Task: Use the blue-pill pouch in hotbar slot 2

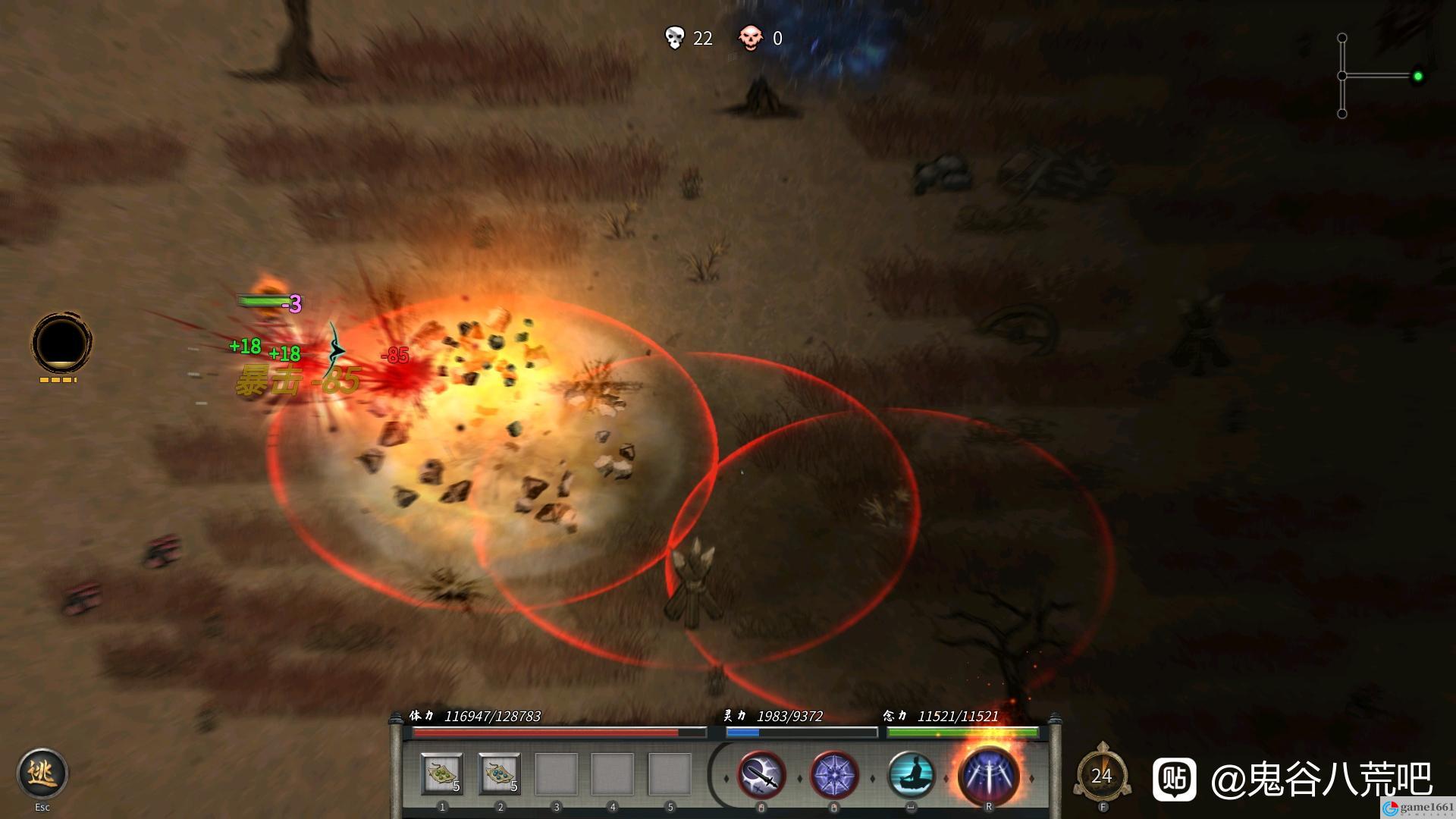Action: tap(500, 774)
